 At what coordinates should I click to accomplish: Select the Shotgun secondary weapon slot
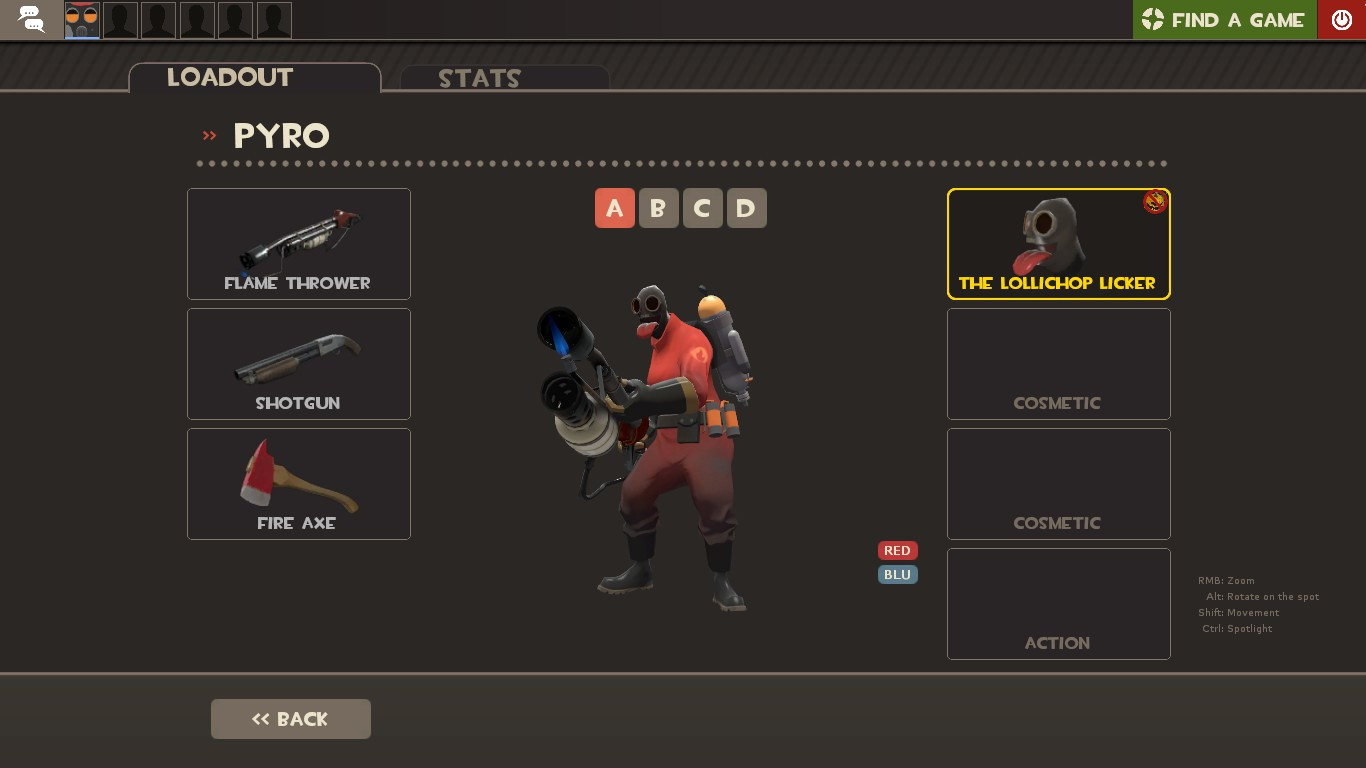tap(298, 363)
